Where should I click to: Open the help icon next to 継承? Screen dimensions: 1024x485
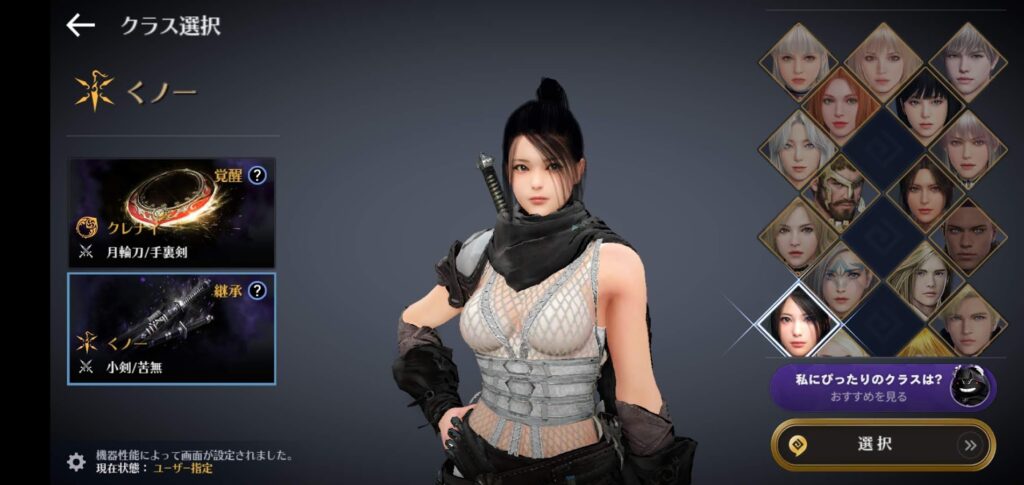point(258,291)
